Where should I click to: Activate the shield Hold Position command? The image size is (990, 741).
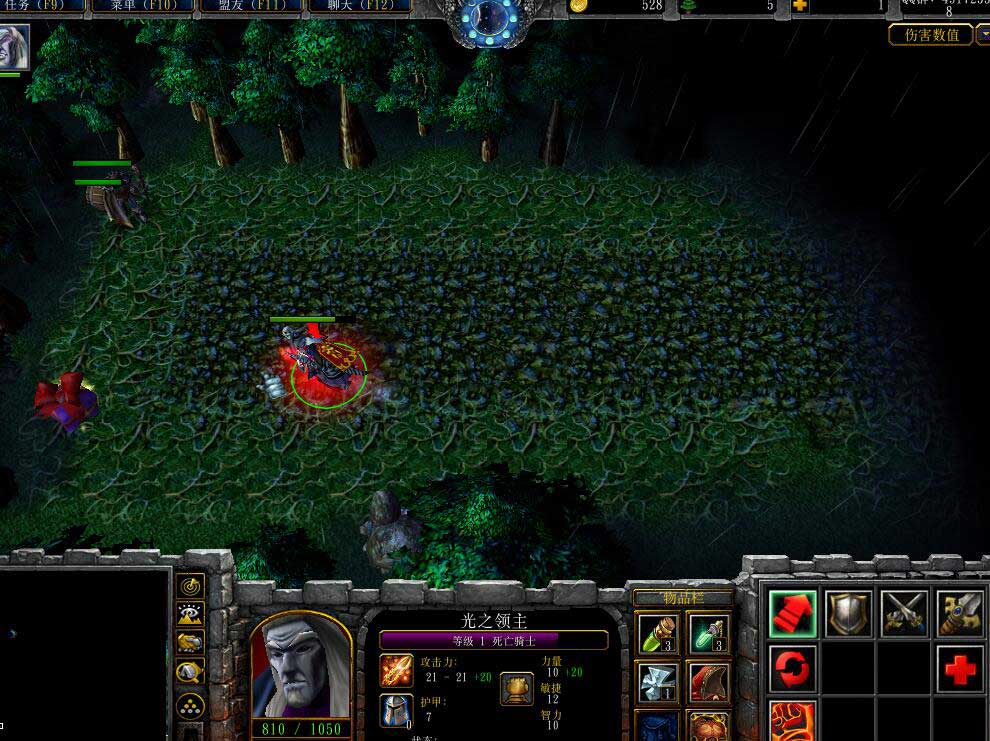849,613
